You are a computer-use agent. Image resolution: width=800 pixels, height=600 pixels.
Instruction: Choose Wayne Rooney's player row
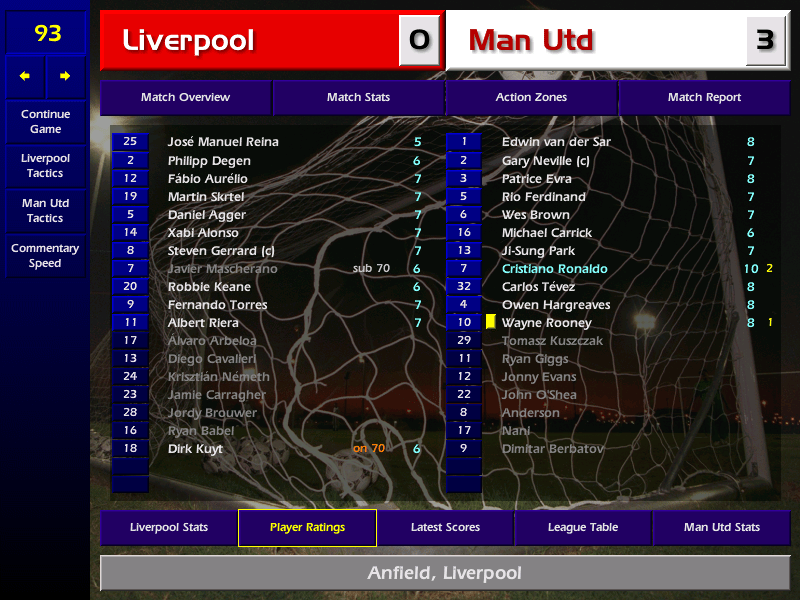pos(546,323)
